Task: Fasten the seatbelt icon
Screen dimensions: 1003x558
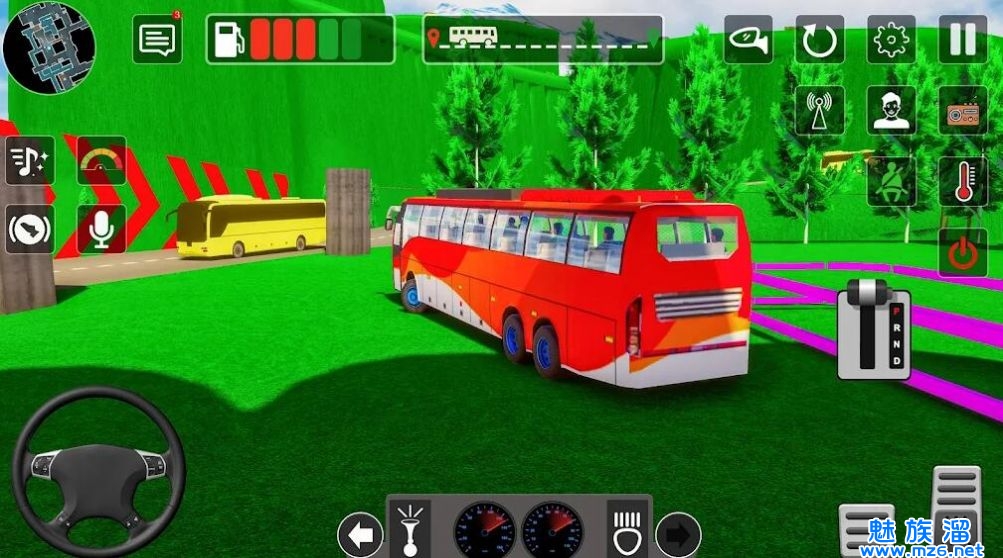Action: (891, 181)
